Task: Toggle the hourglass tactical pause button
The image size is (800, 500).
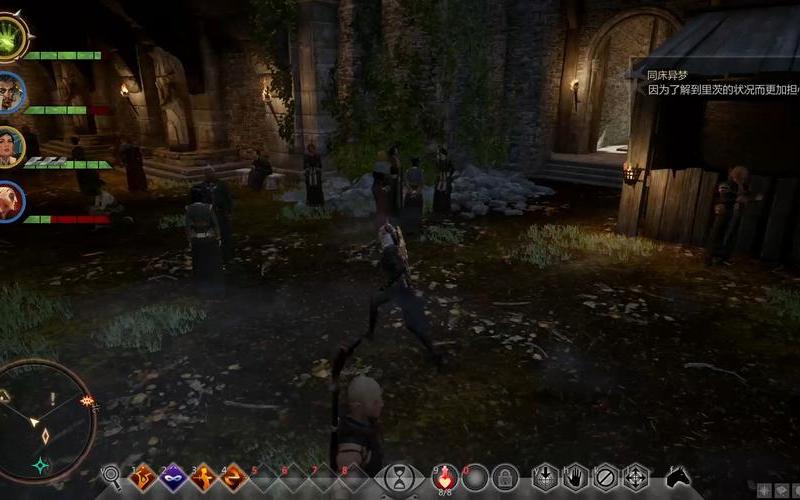Action: [x=399, y=476]
